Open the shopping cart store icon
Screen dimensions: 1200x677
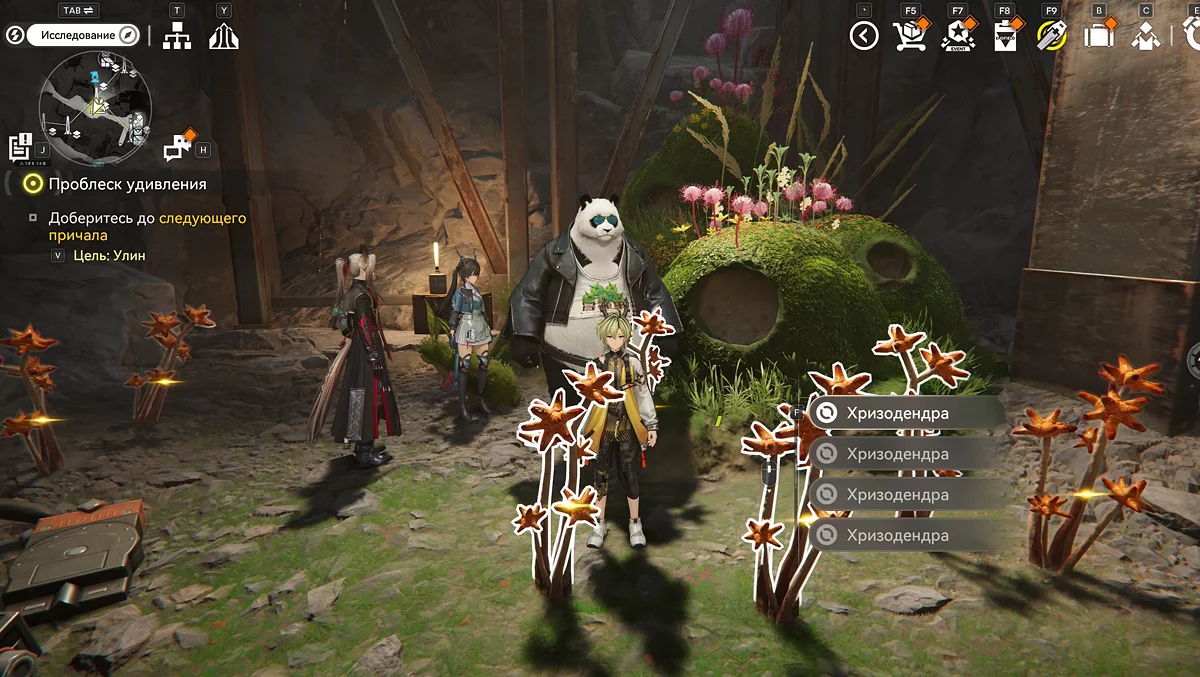(x=909, y=36)
